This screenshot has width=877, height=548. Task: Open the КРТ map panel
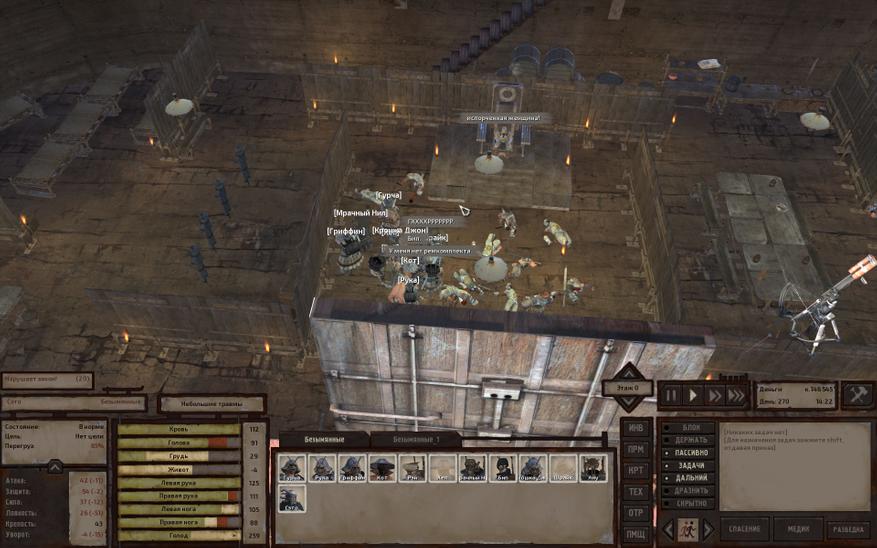point(635,470)
